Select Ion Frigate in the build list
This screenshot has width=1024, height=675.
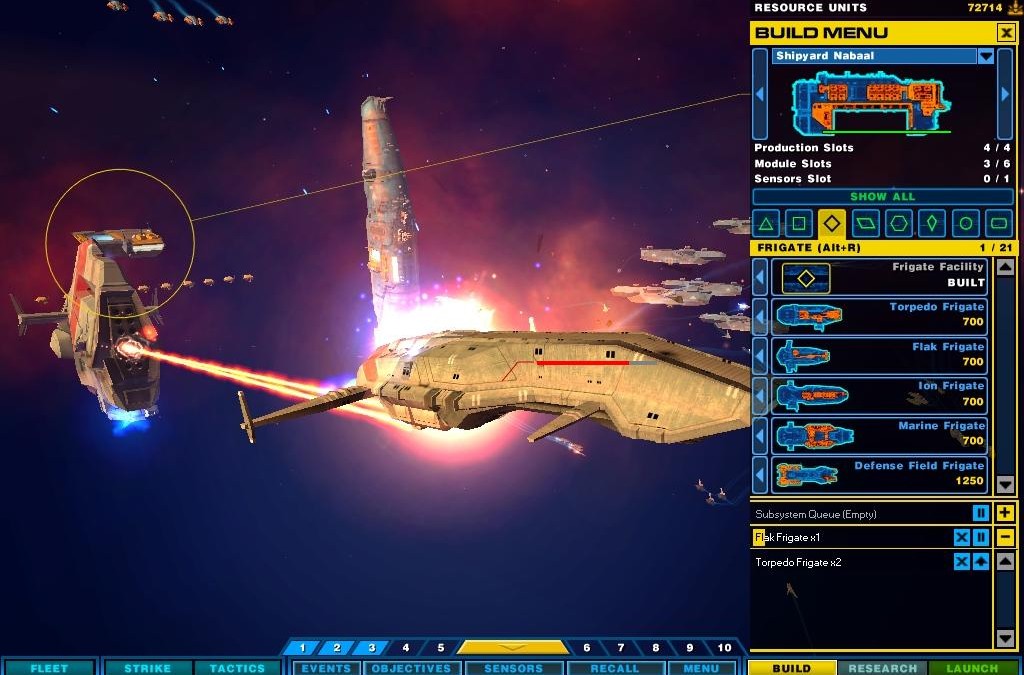pos(879,394)
